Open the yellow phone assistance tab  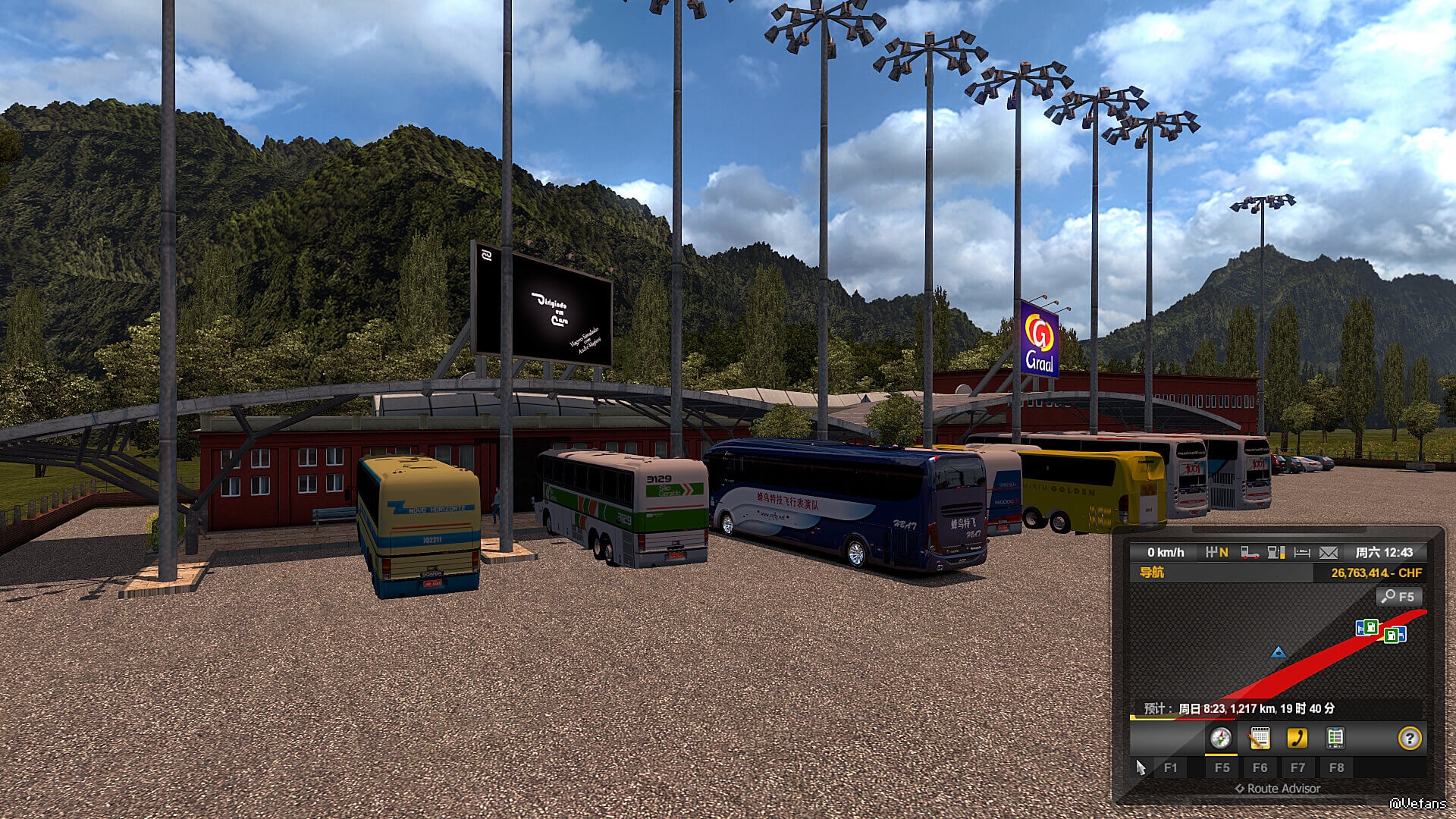1297,738
